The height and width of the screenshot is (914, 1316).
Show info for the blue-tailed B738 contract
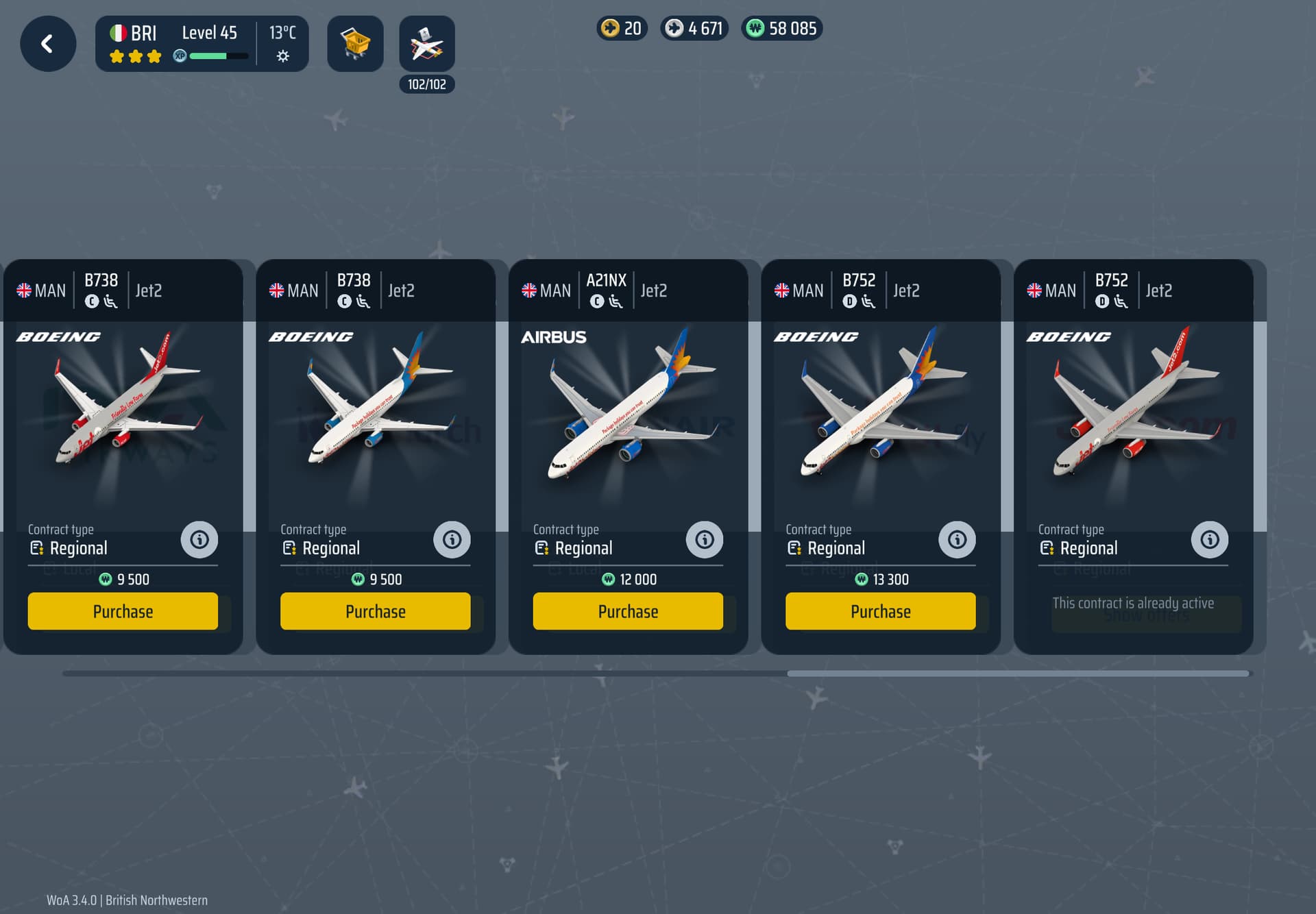pos(452,540)
